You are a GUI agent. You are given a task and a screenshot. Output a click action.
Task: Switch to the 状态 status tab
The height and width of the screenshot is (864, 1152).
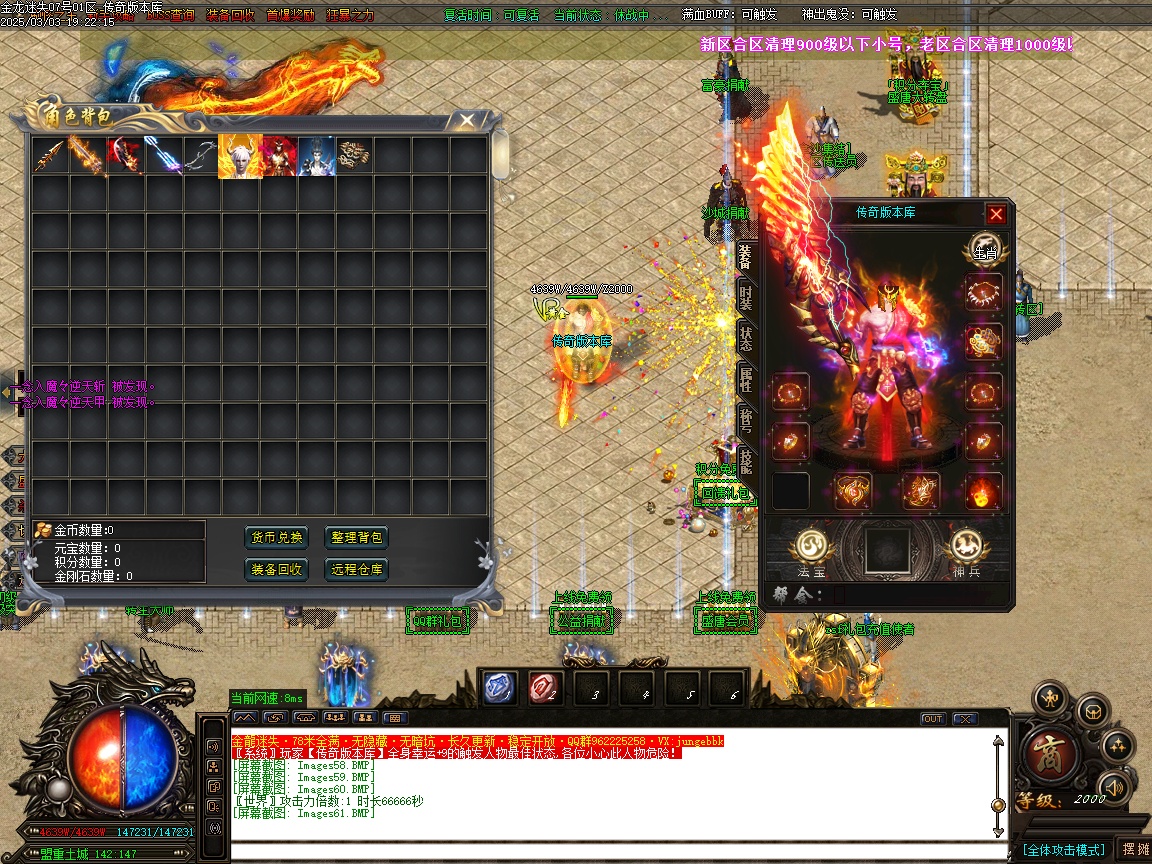(746, 337)
